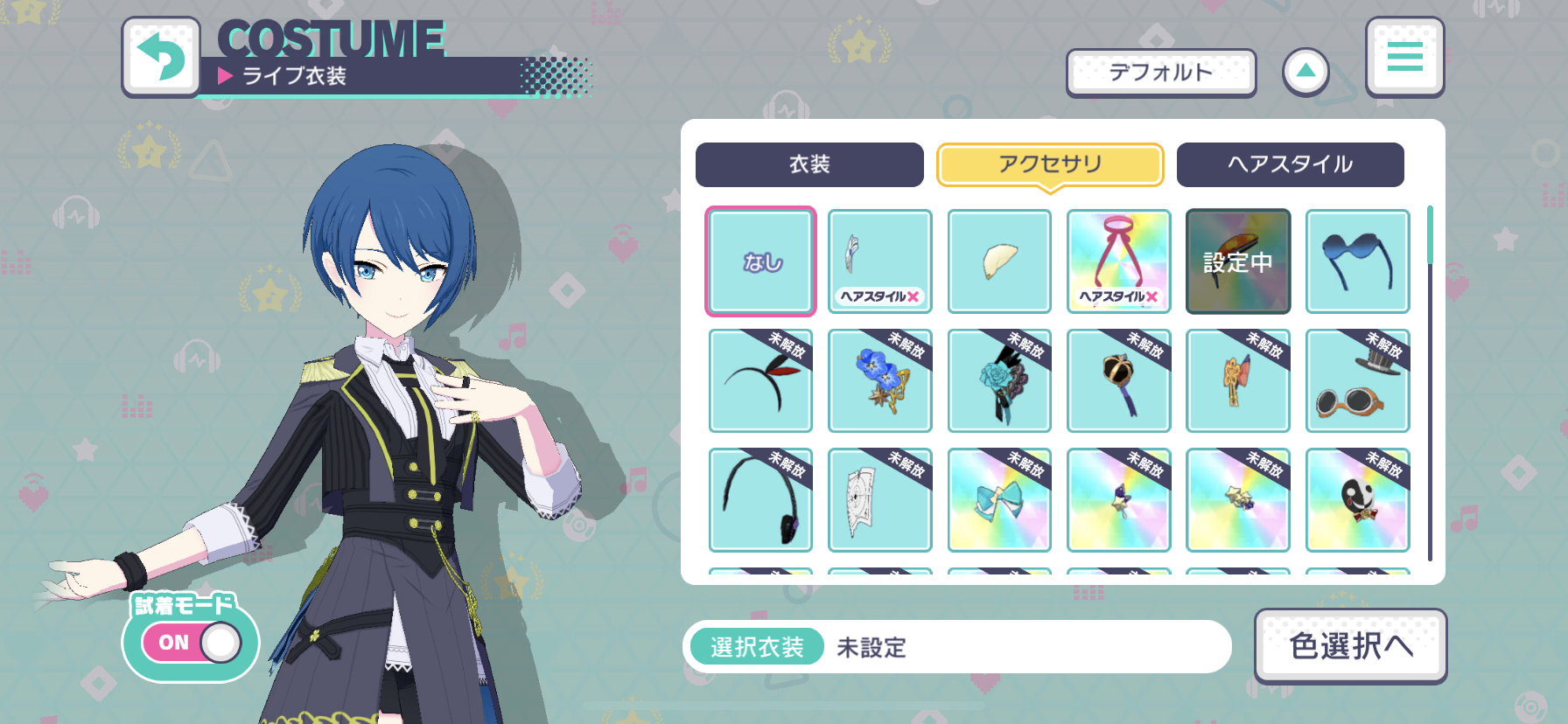Screen dimensions: 1568x724
Task: Select the panda face accessory
Action: pyautogui.click(x=1357, y=499)
